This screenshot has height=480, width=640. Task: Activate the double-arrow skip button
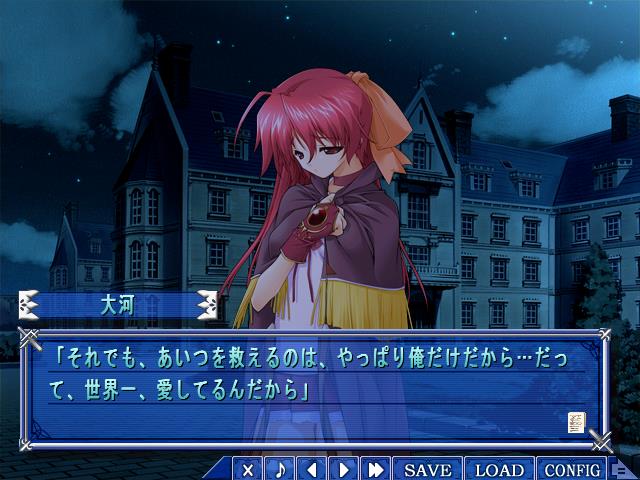[x=376, y=469]
